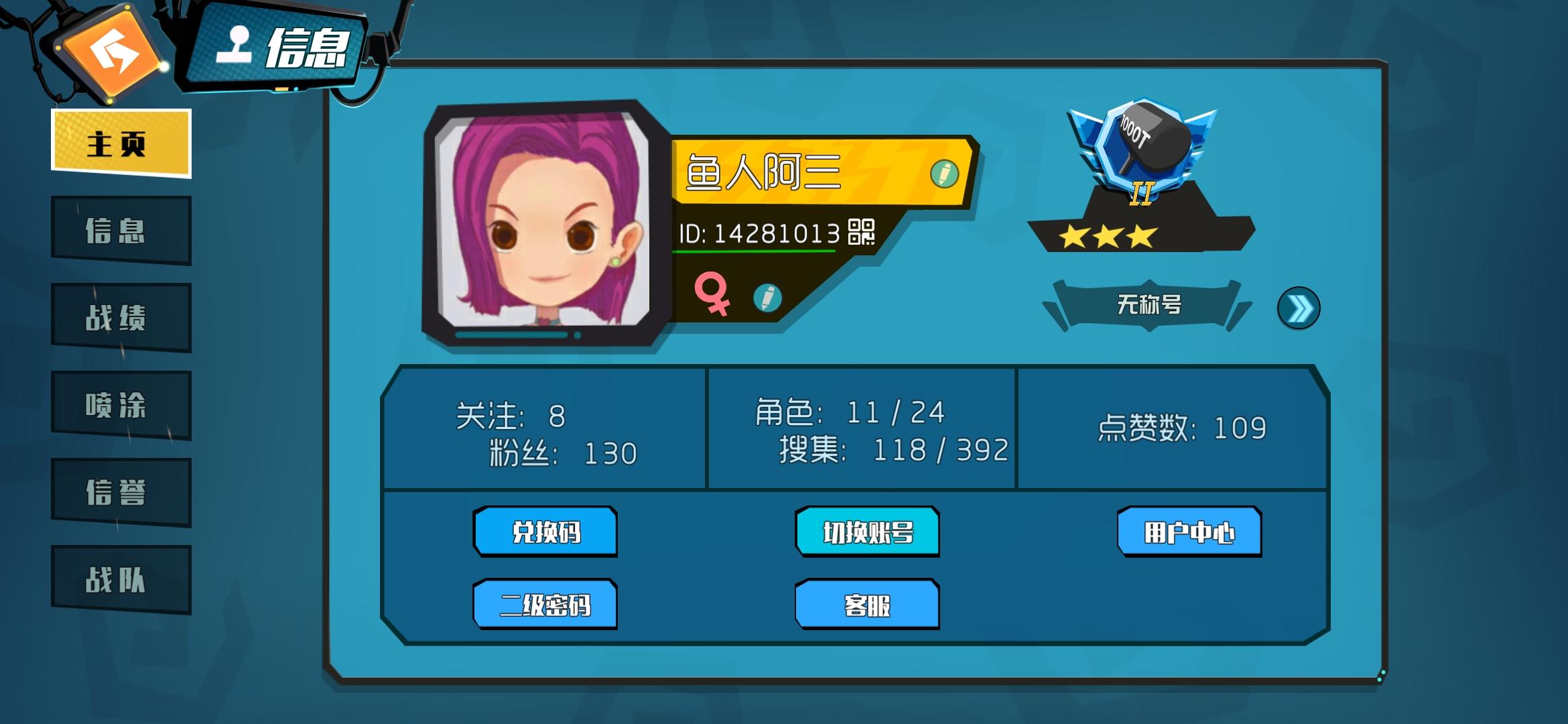Viewport: 1568px width, 724px height.
Task: Click the pencil icon to edit player name
Action: pyautogui.click(x=941, y=173)
